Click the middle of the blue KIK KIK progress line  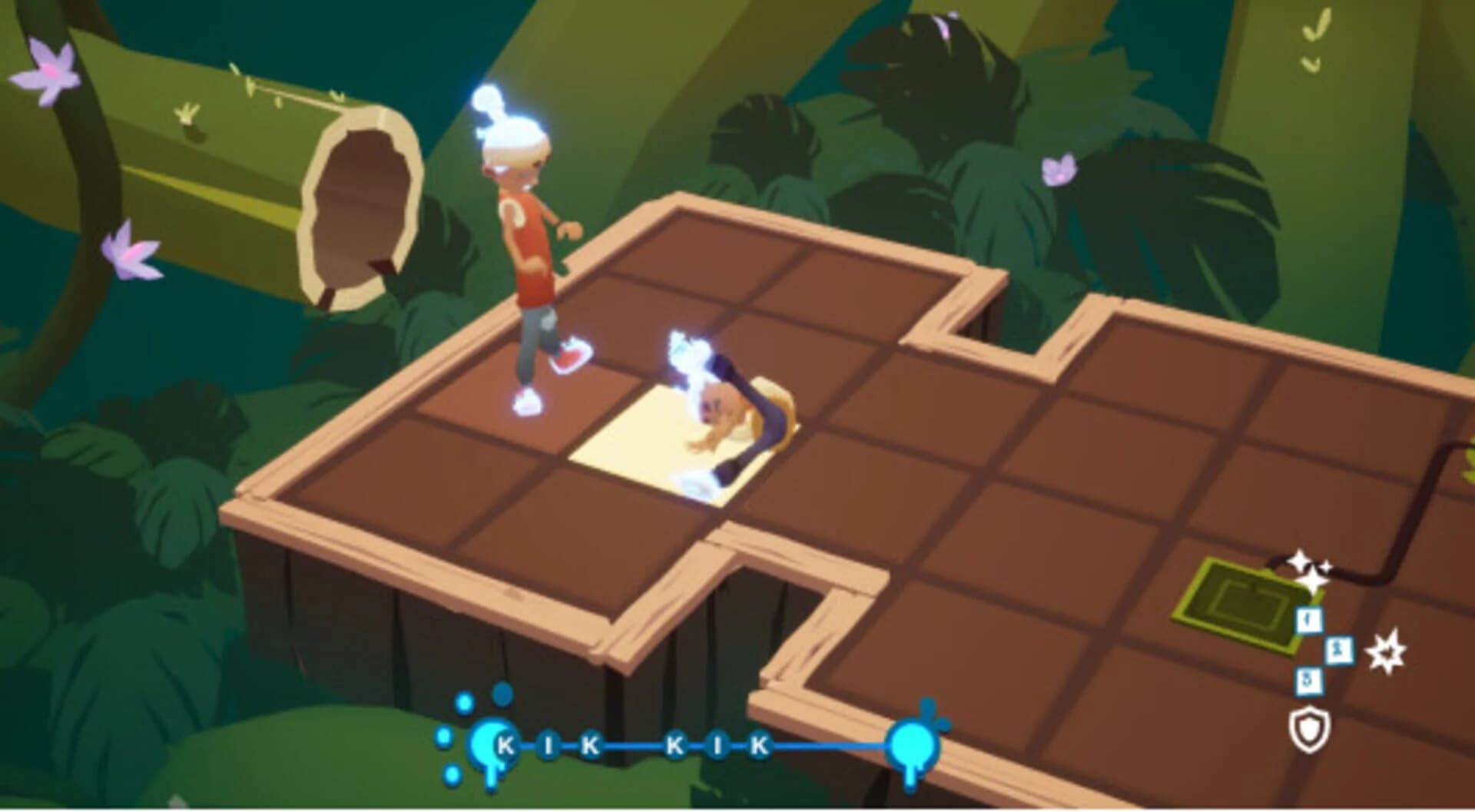pos(632,745)
